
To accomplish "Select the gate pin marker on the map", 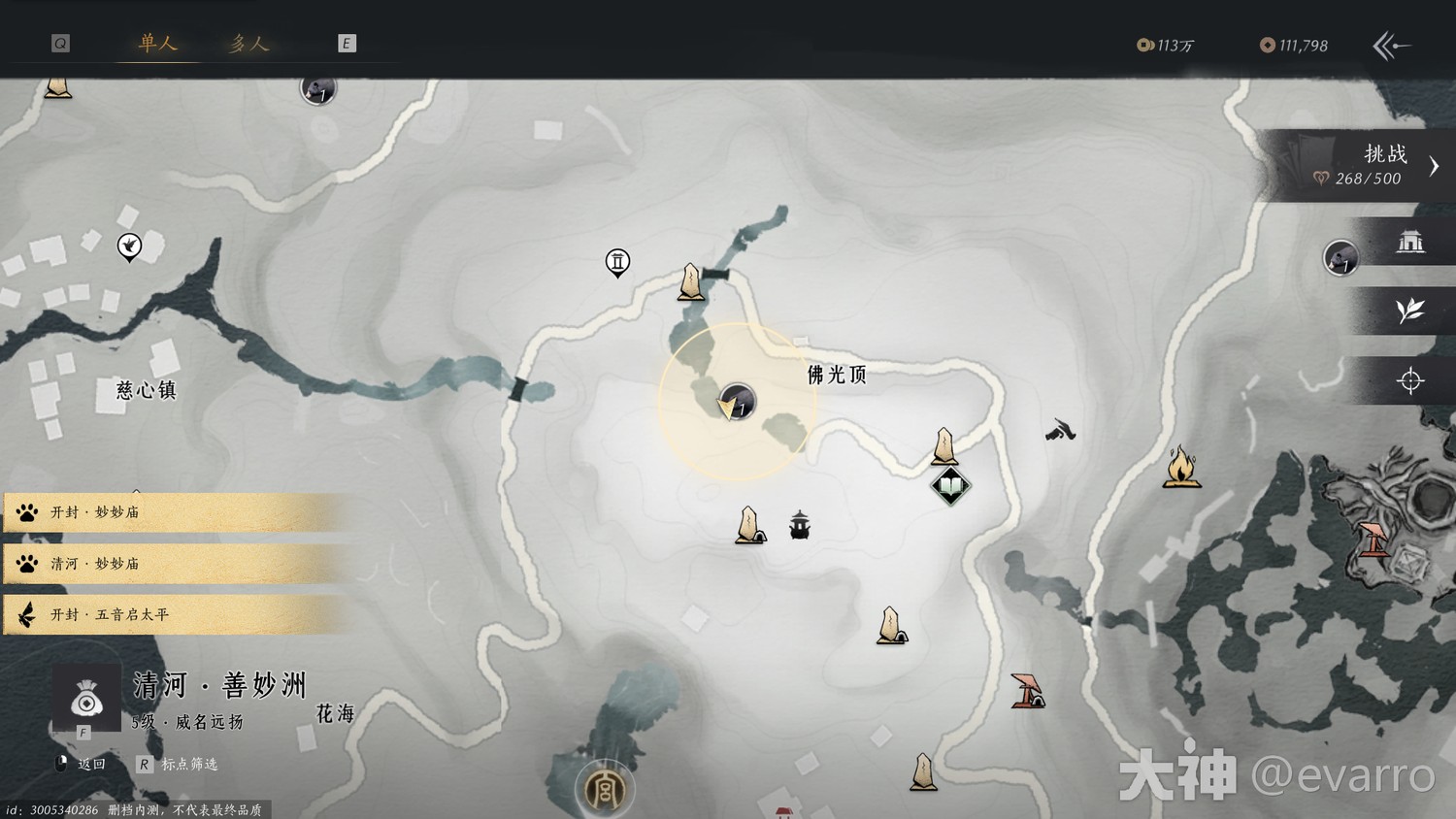I will 617,262.
